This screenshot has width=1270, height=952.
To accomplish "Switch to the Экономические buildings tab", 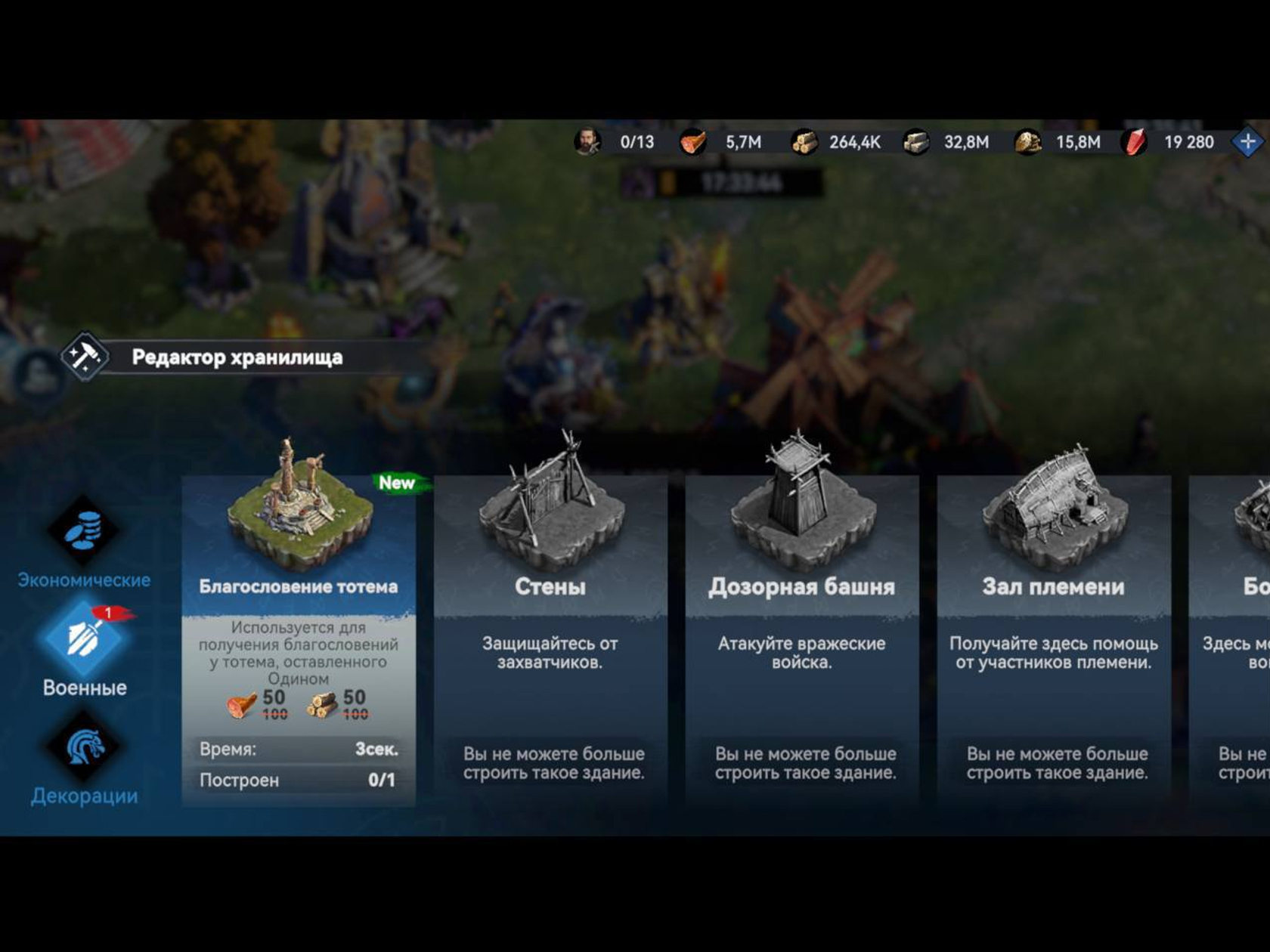I will pyautogui.click(x=84, y=542).
